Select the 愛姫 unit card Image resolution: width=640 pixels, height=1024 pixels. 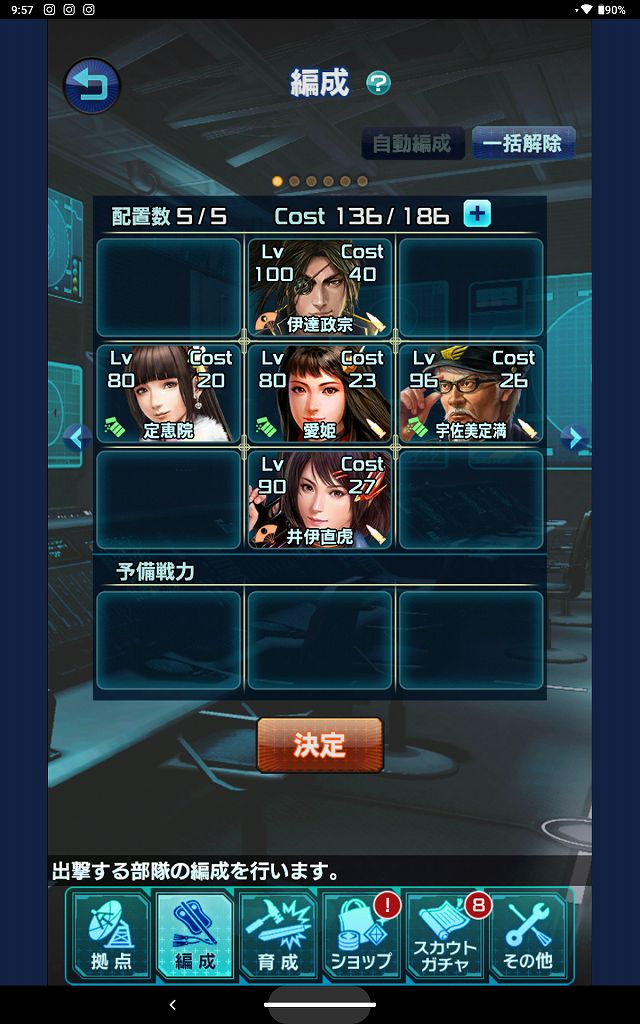[320, 393]
